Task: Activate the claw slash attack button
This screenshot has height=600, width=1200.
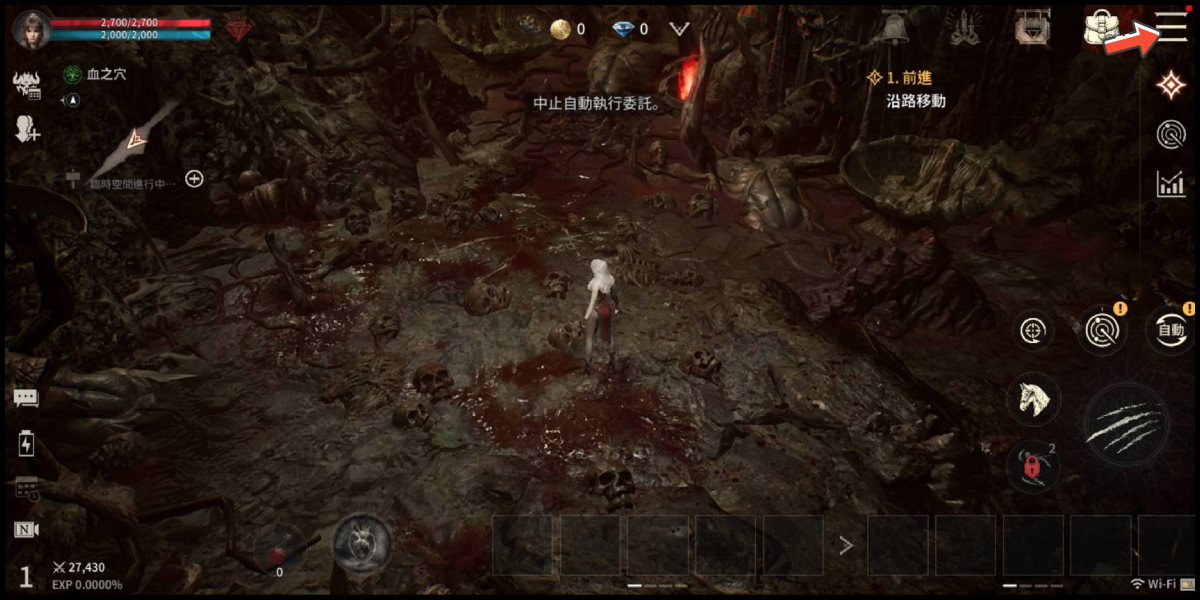Action: click(x=1125, y=426)
